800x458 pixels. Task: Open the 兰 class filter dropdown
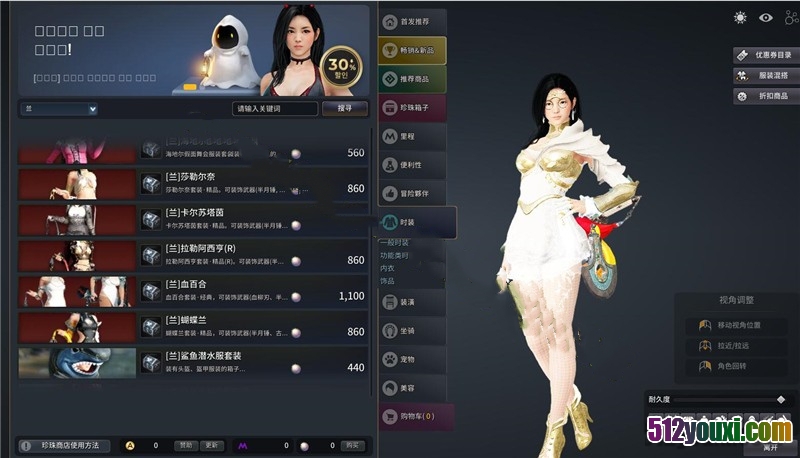(x=58, y=108)
